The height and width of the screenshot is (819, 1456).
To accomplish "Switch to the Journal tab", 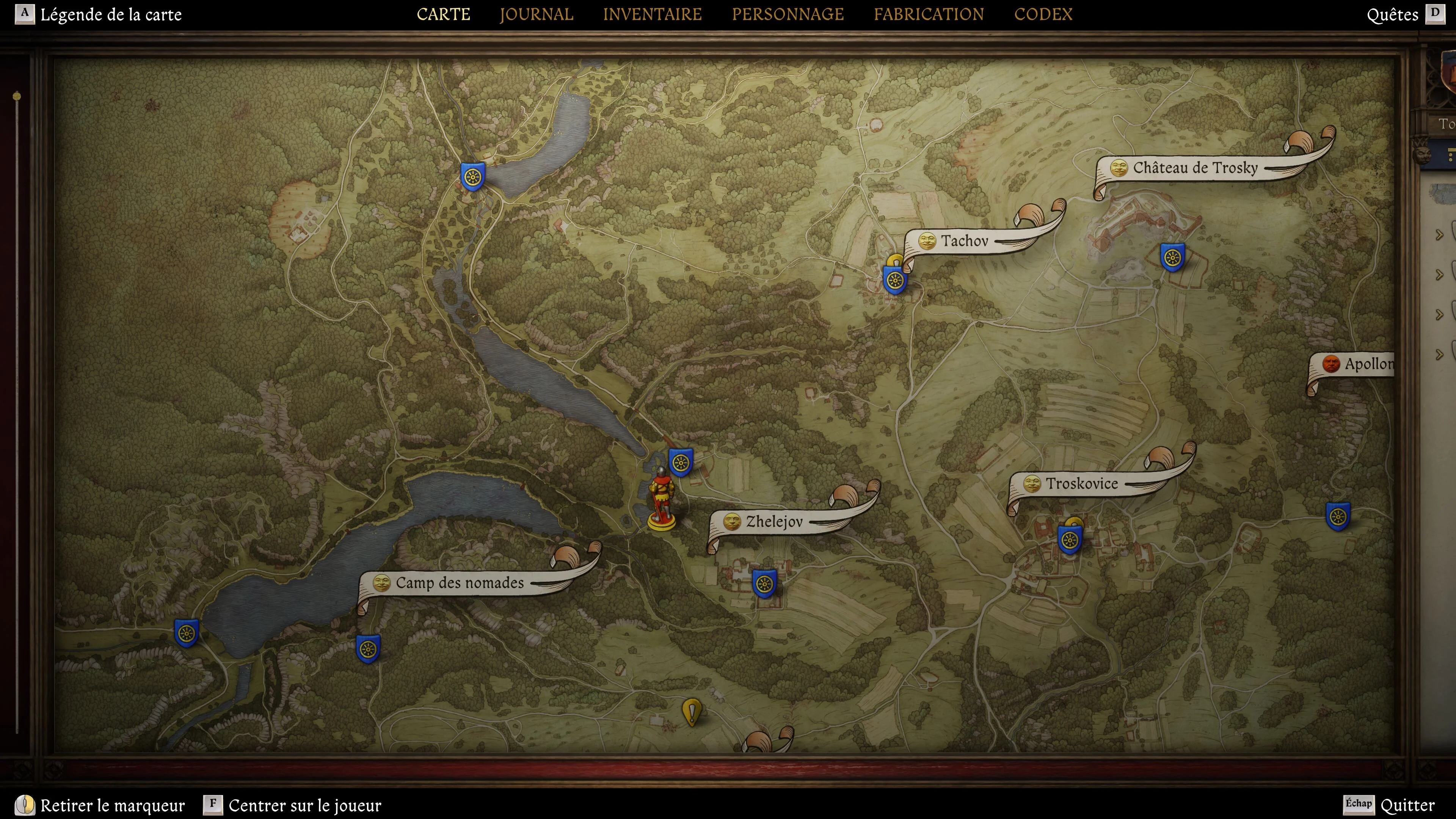I will 536,14.
